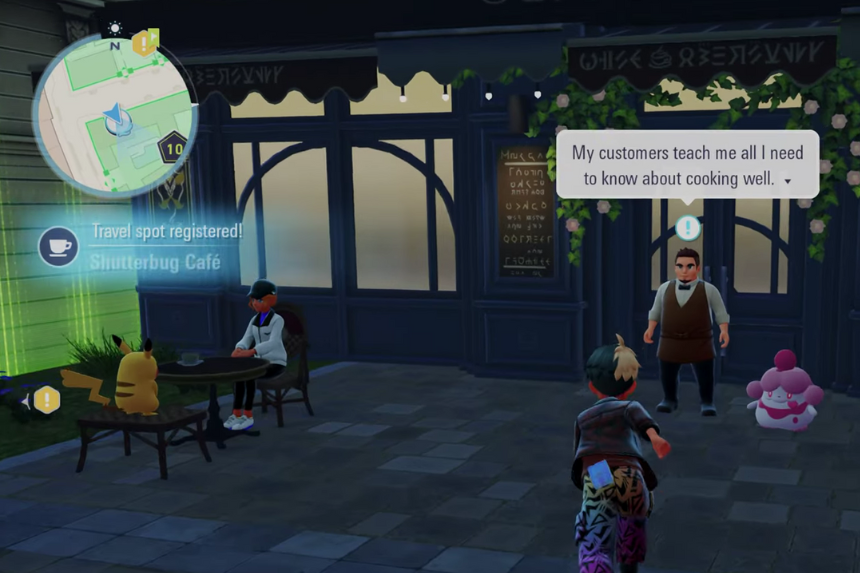The image size is (860, 573).
Task: Click the orange quest marker on minimap edge
Action: (x=146, y=42)
